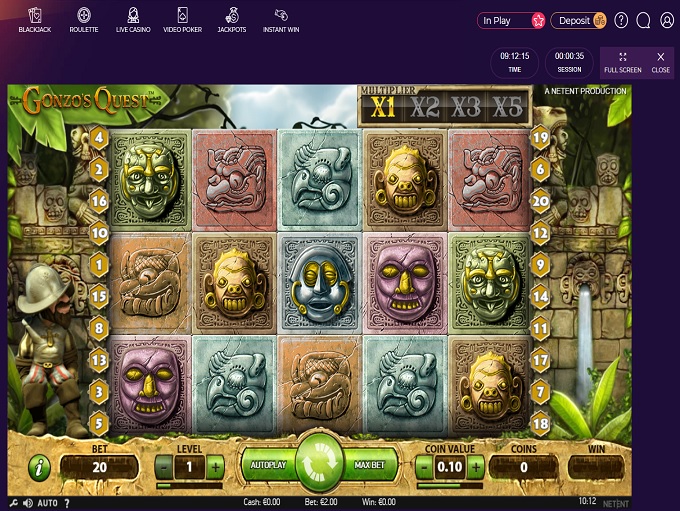Spin the reels with the green button
This screenshot has width=680, height=511.
[319, 466]
